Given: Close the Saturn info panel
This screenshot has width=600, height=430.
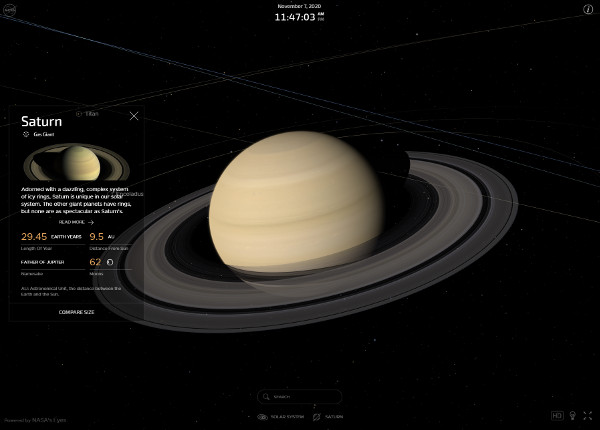Looking at the screenshot, I should [x=134, y=116].
